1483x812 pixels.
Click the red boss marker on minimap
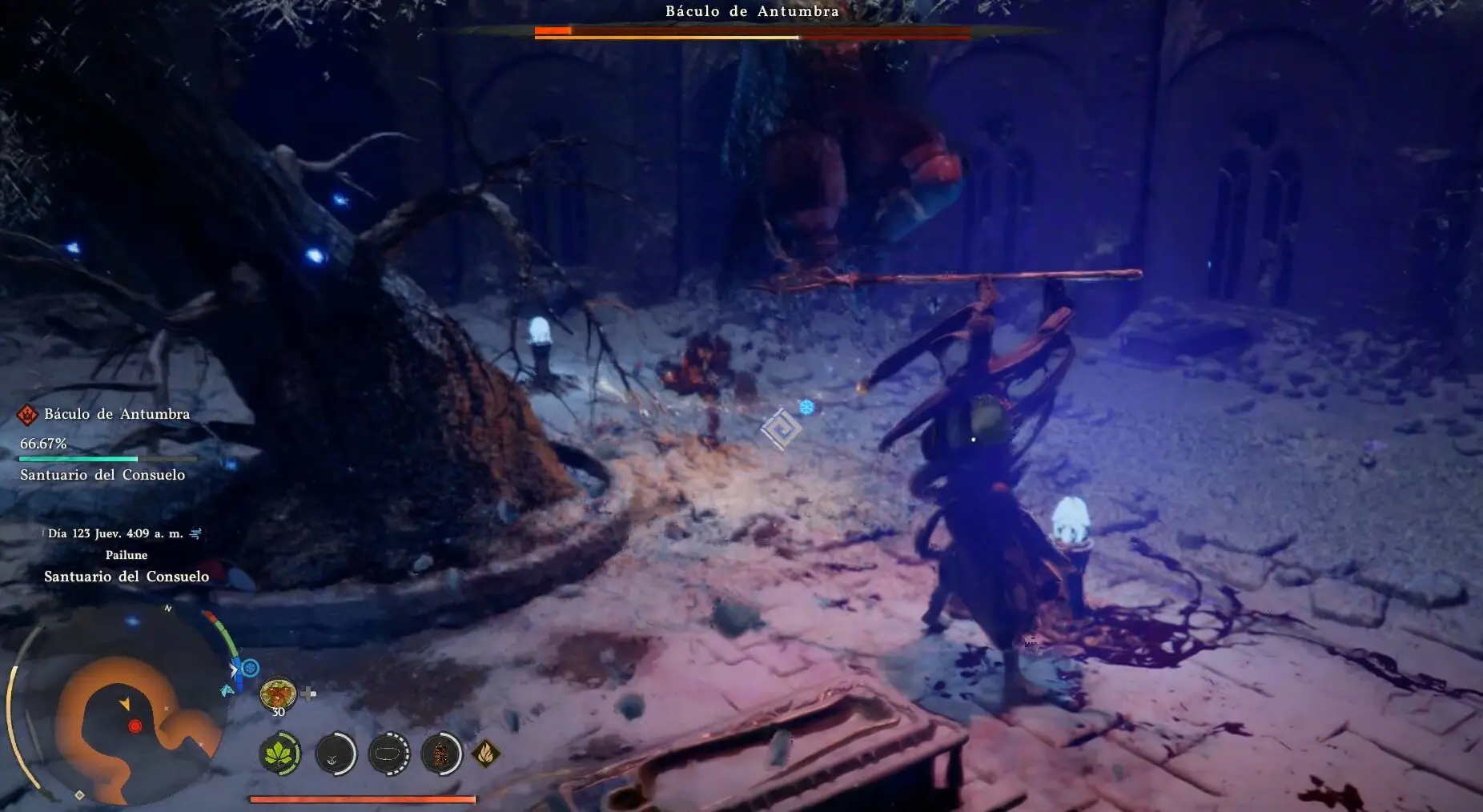click(x=135, y=726)
